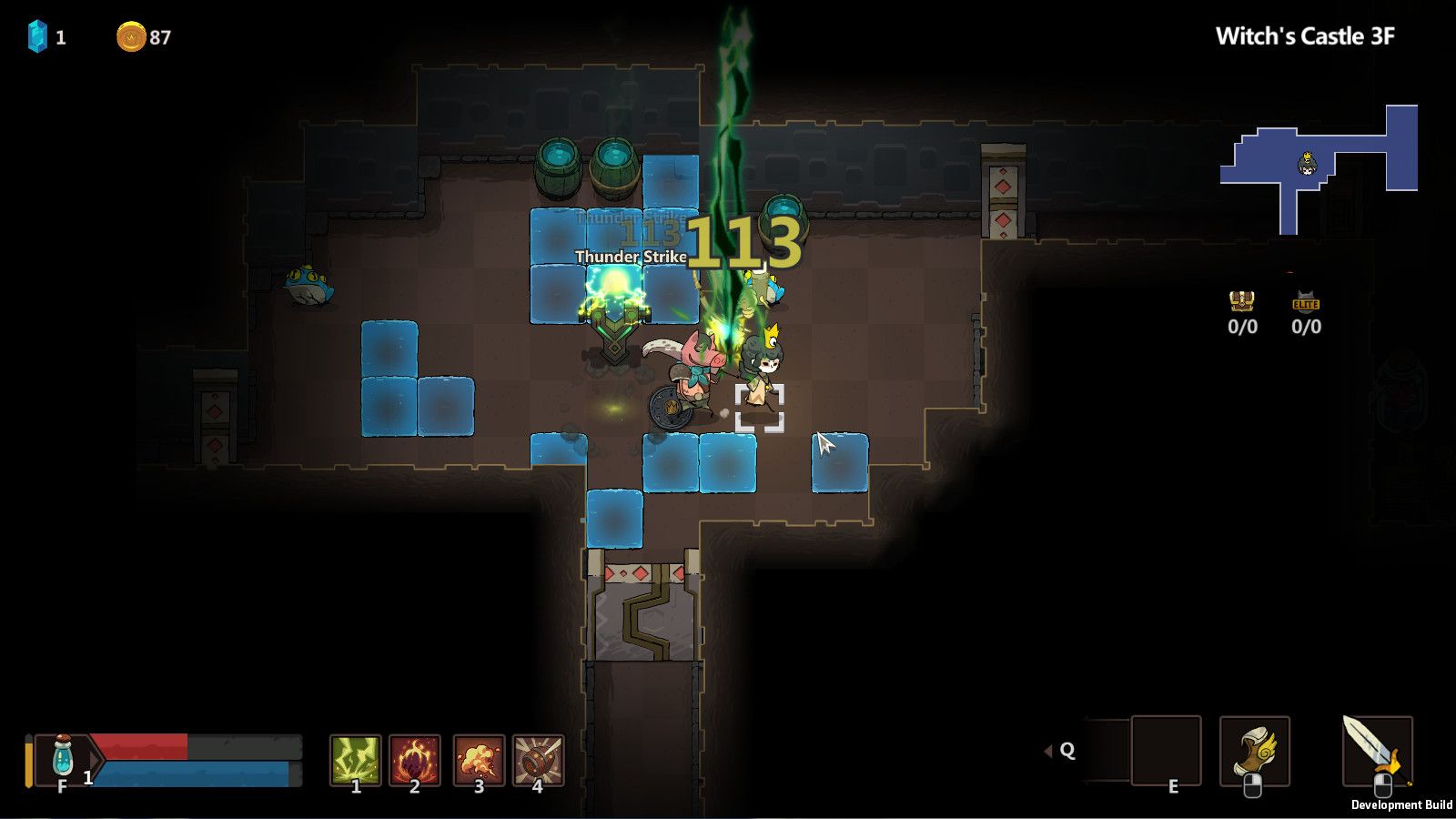The height and width of the screenshot is (819, 1456).
Task: Activate the fire skill in slot 2
Action: [x=415, y=757]
